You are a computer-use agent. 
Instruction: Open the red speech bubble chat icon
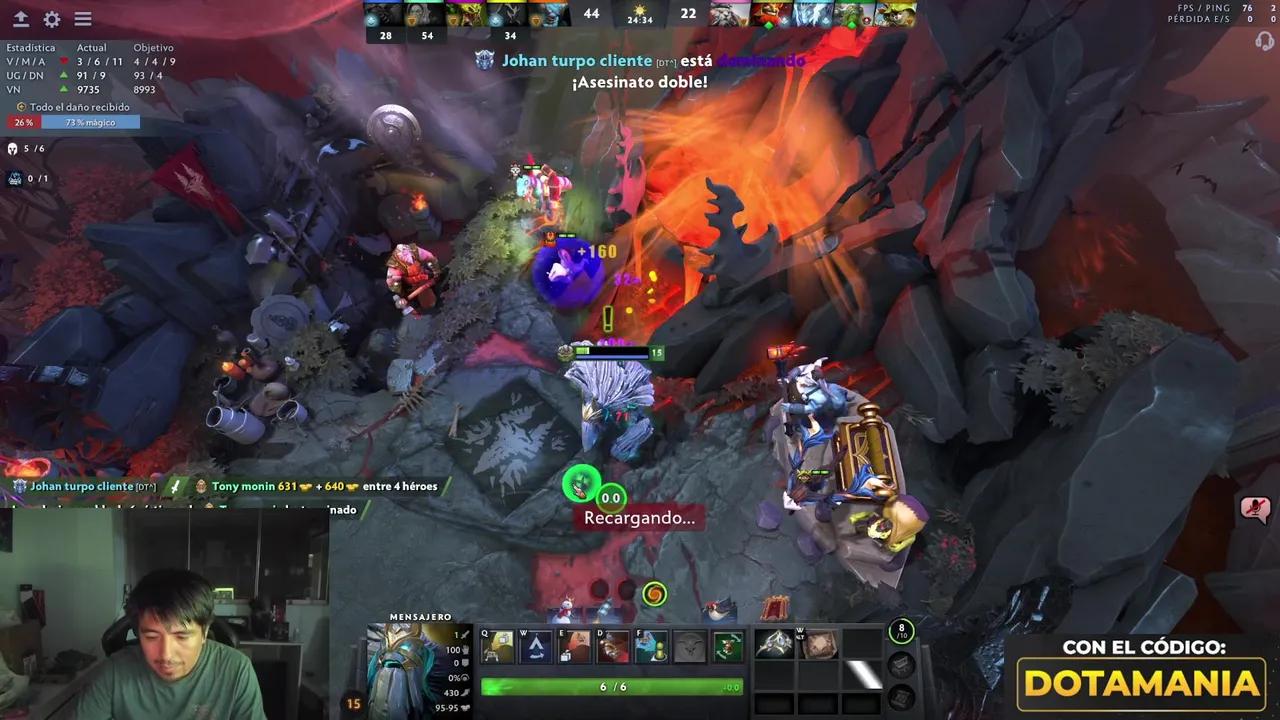[x=1254, y=509]
